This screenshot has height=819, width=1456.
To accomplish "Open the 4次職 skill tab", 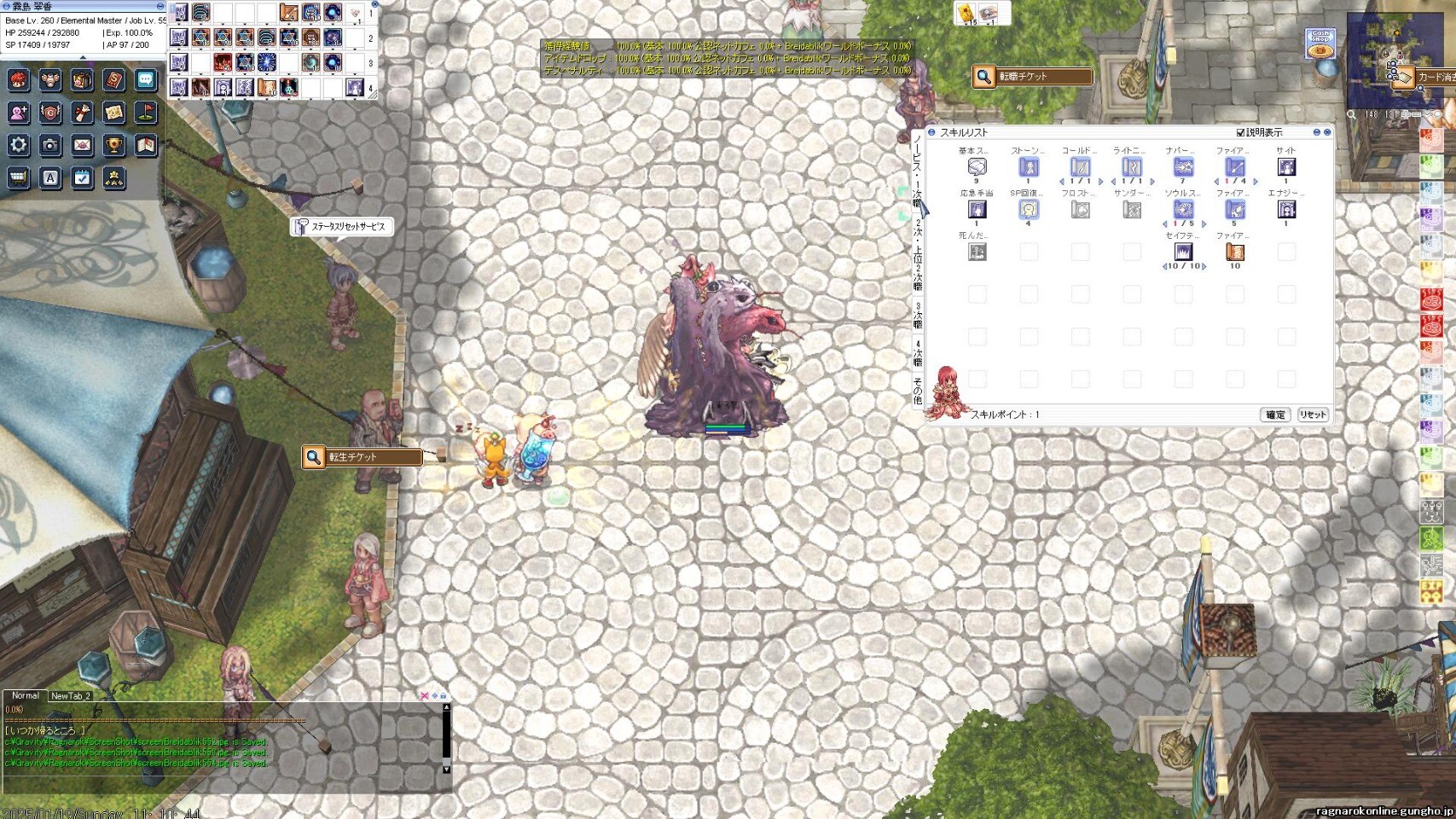I will tap(918, 352).
